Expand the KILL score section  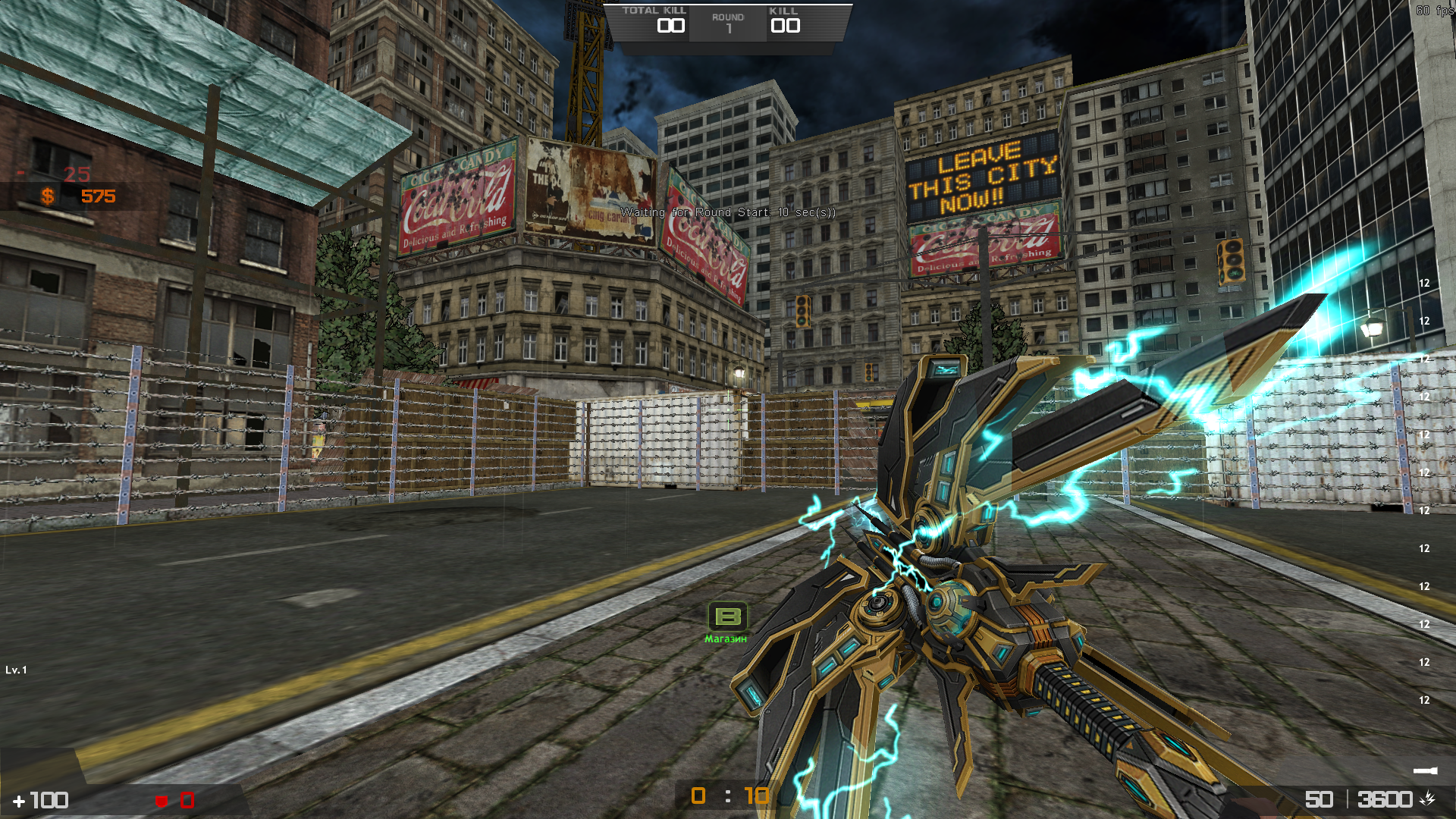(786, 19)
